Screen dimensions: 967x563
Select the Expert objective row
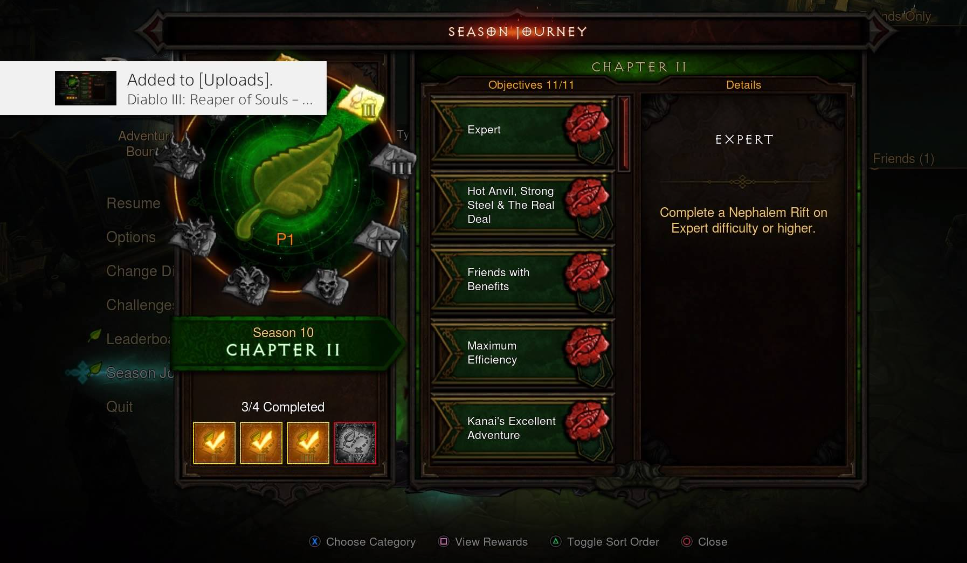(522, 130)
